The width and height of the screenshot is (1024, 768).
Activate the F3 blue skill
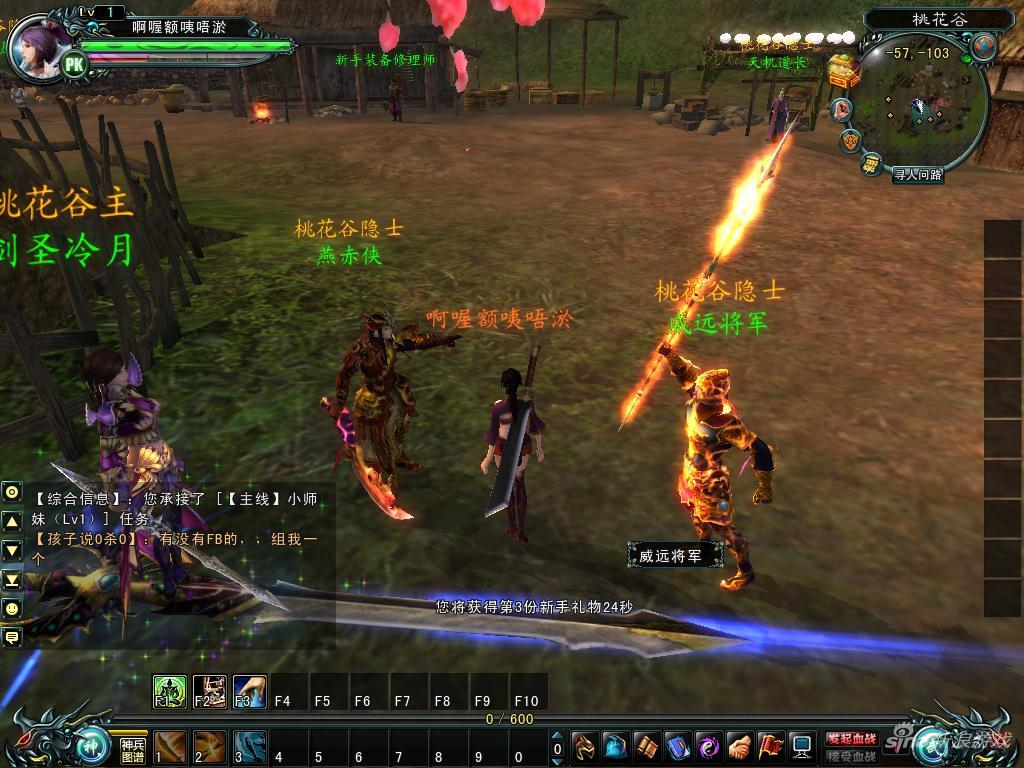tap(249, 691)
